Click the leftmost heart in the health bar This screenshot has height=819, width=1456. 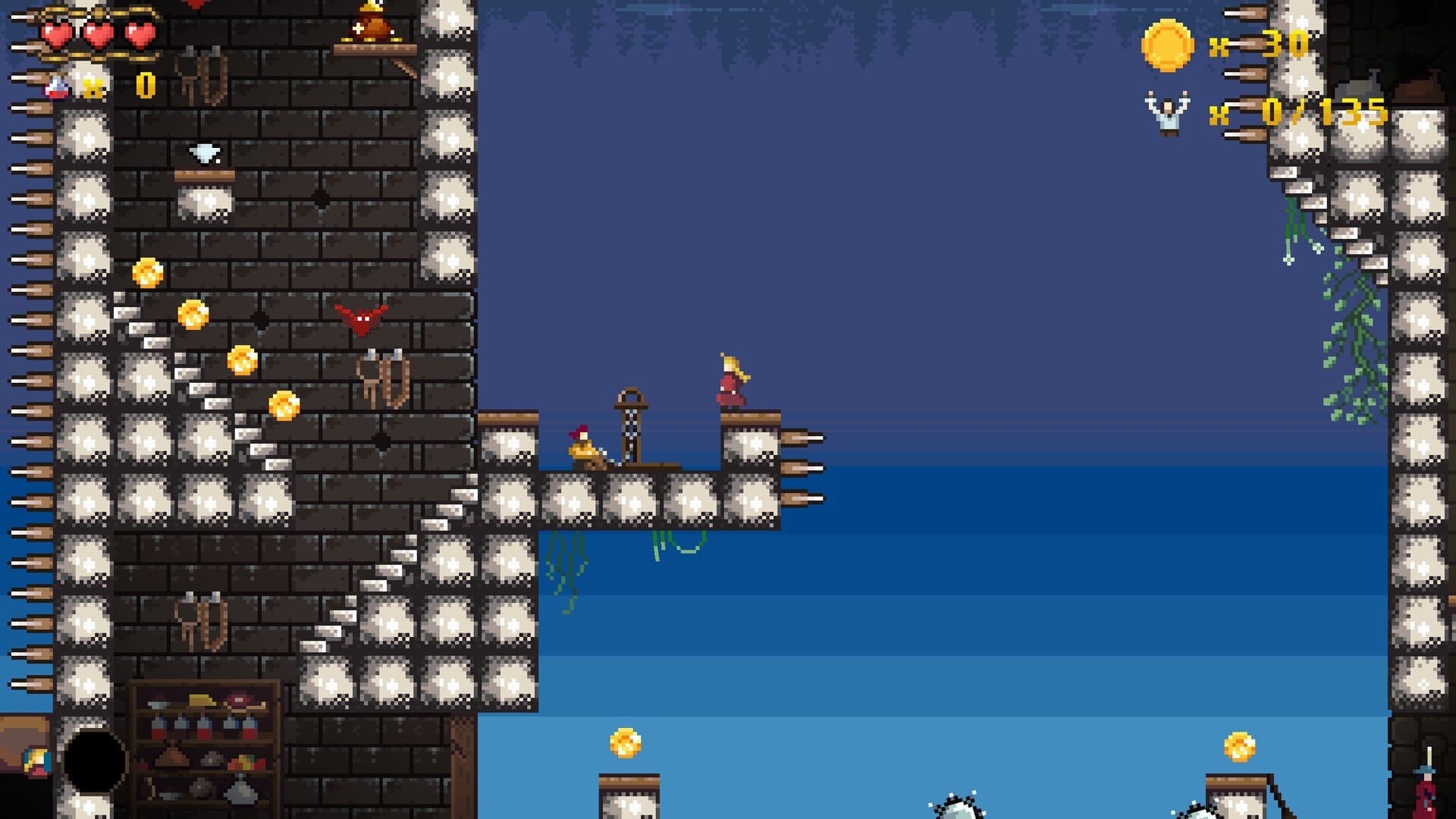(x=56, y=34)
